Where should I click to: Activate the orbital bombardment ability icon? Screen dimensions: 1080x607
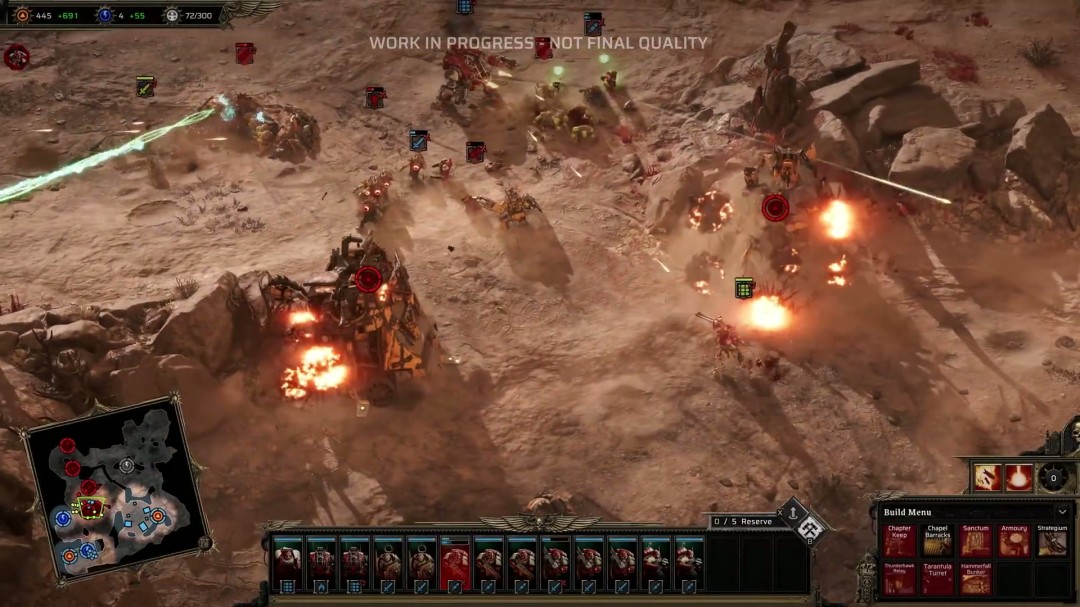(x=987, y=478)
